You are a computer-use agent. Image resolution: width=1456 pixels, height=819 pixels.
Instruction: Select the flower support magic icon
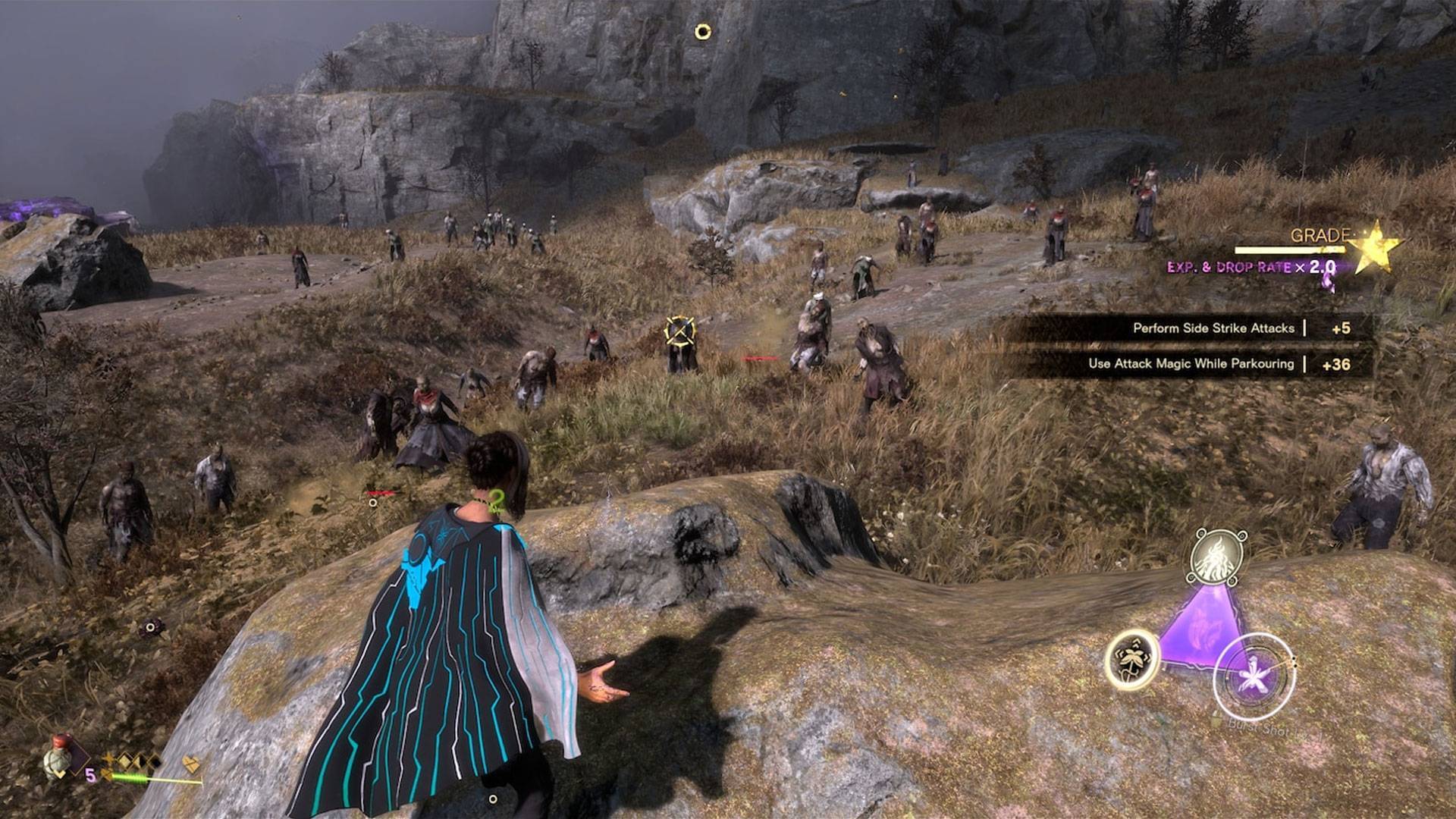coord(1131,659)
